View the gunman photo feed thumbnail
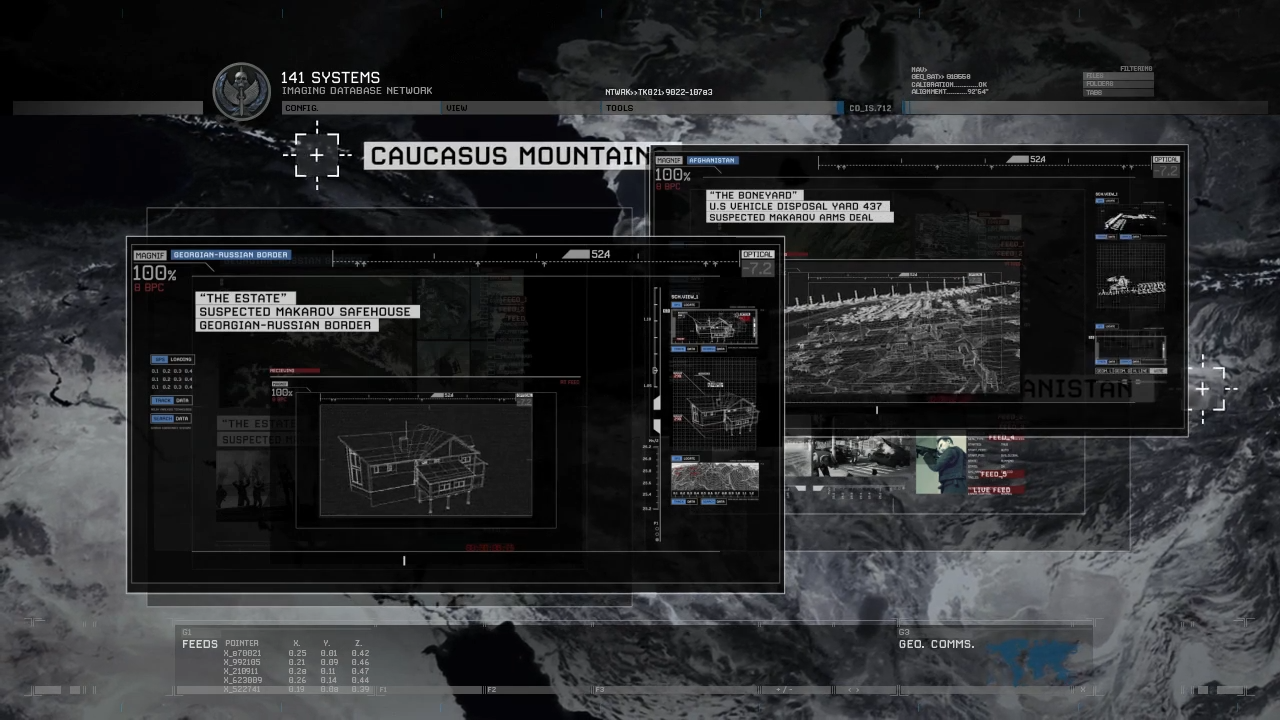The width and height of the screenshot is (1280, 720). click(x=940, y=464)
